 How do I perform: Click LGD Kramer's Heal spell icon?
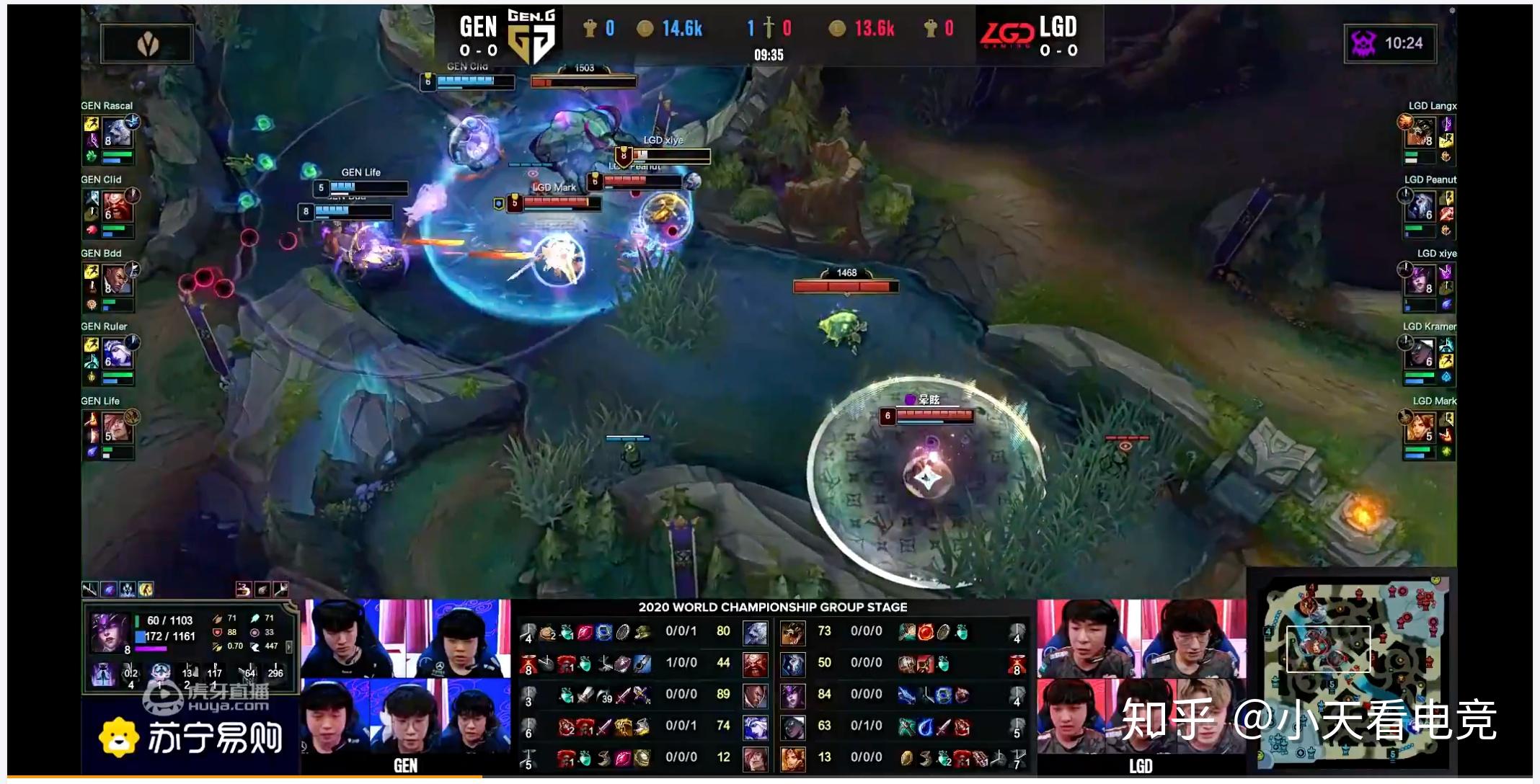1446,344
